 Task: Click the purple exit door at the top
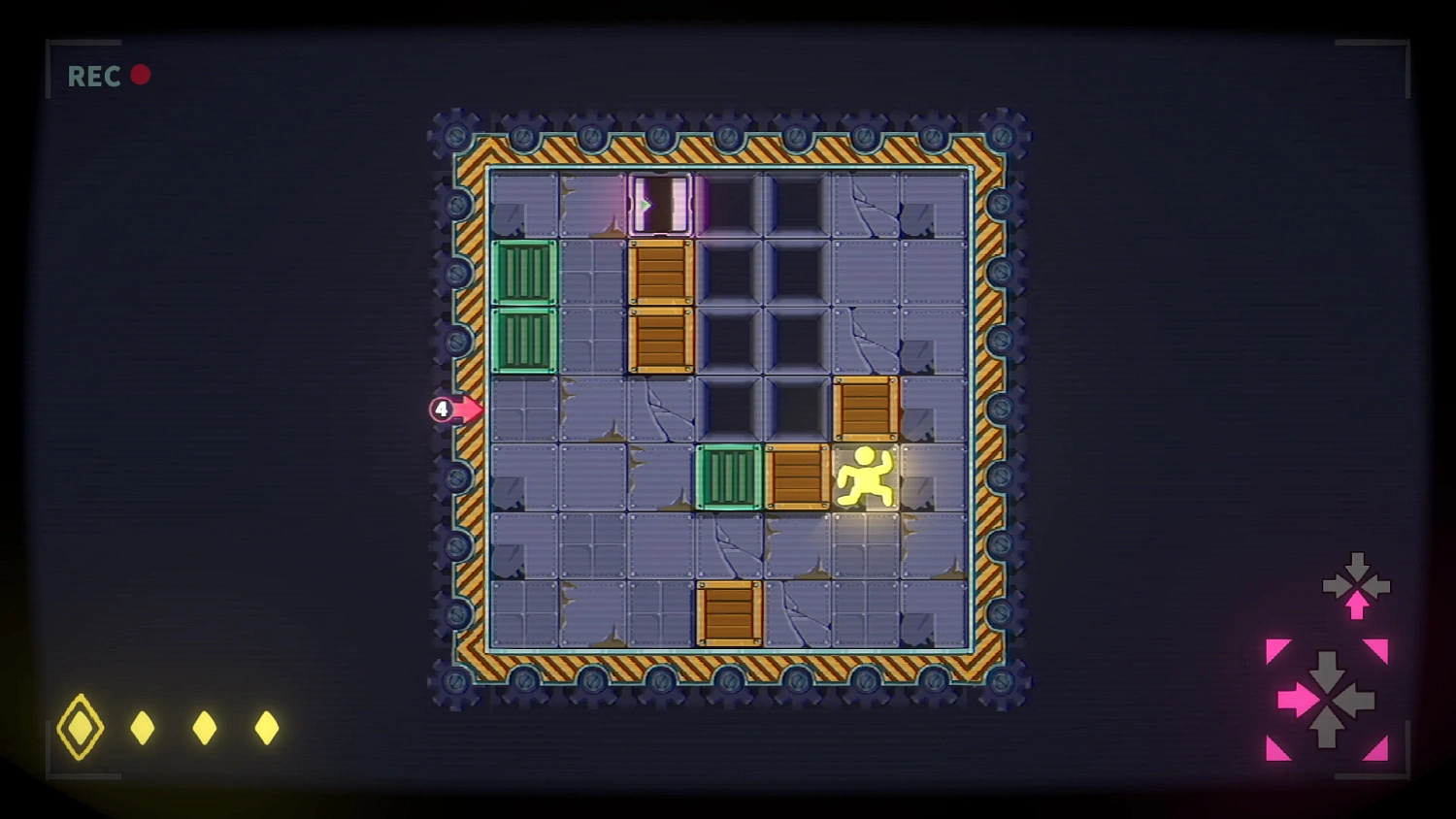(x=661, y=202)
